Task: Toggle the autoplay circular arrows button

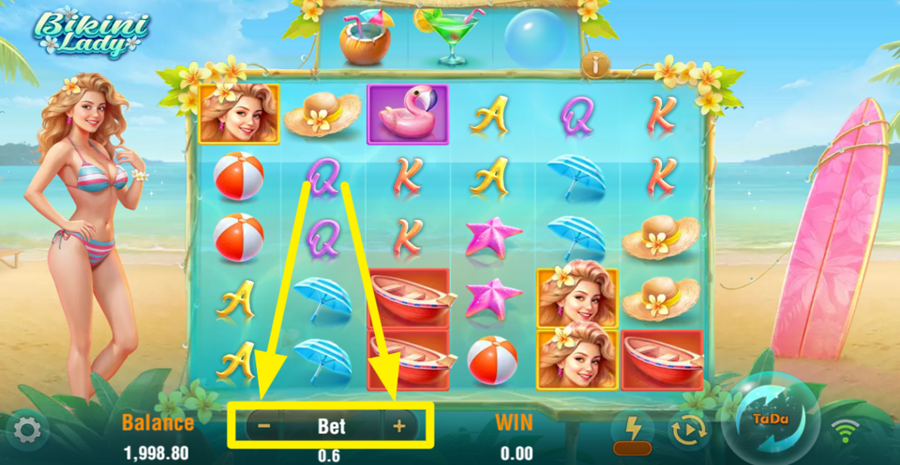Action: click(x=688, y=431)
